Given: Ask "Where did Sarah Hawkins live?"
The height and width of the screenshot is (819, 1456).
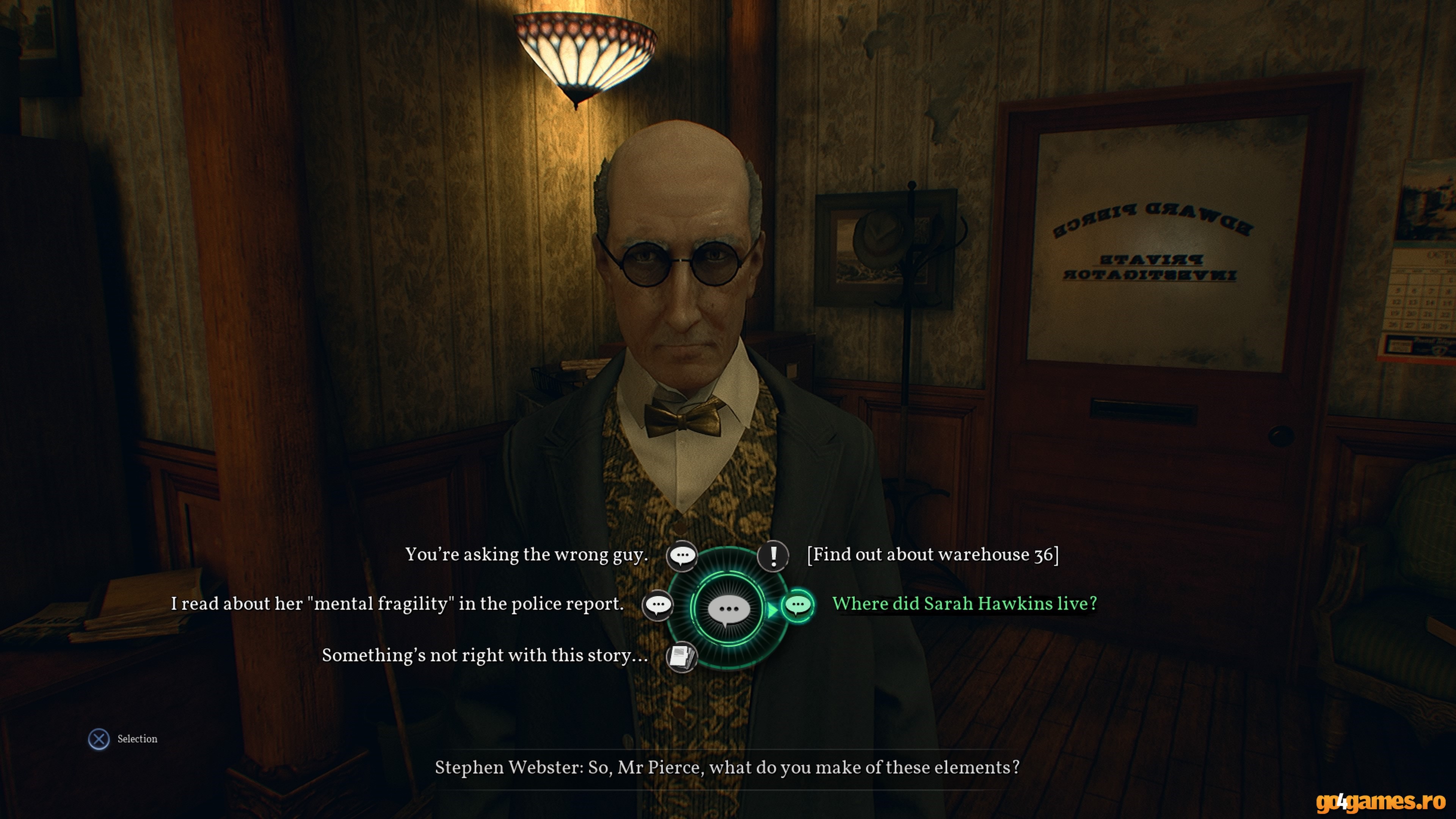Looking at the screenshot, I should point(964,604).
